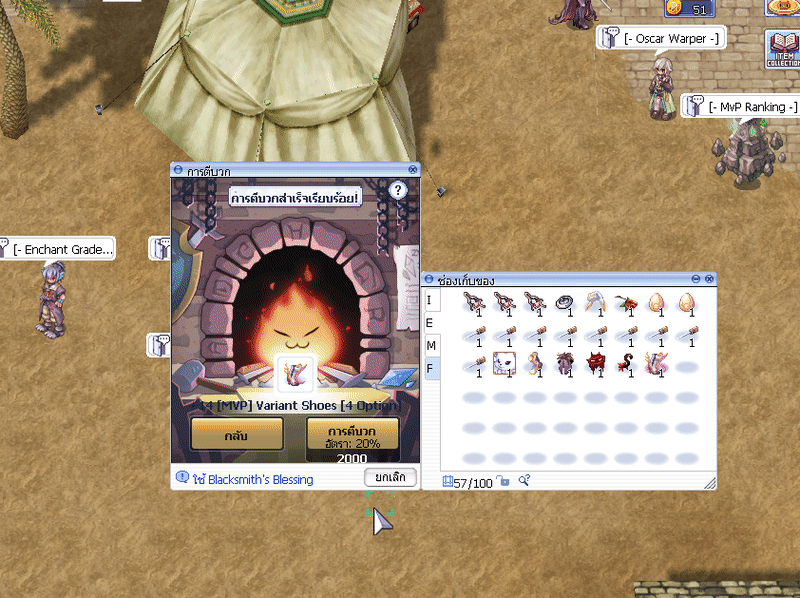
Task: Toggle the use Blacksmith's Blessing option
Action: [x=183, y=479]
